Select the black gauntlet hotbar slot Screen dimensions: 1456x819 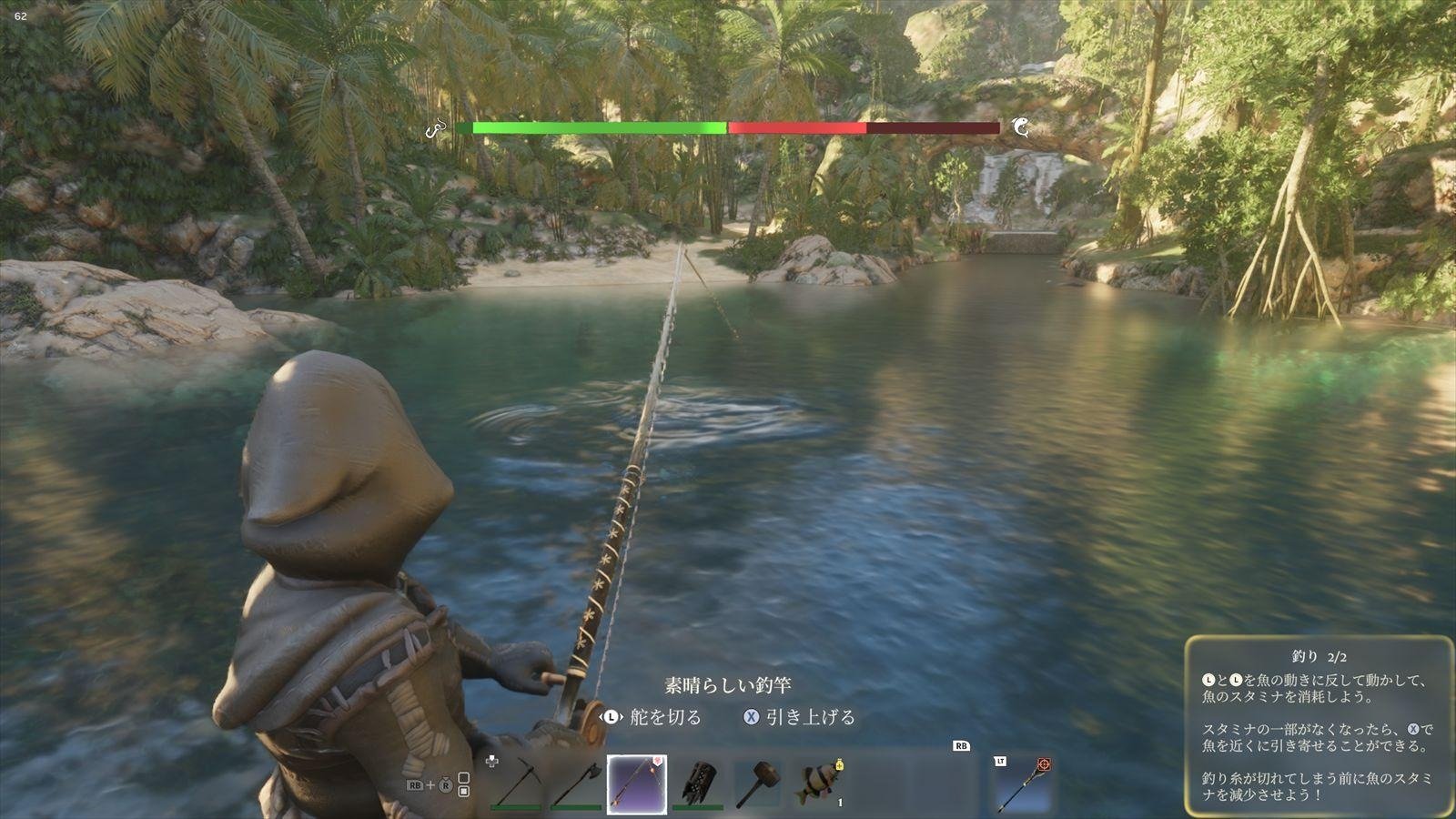[x=699, y=782]
